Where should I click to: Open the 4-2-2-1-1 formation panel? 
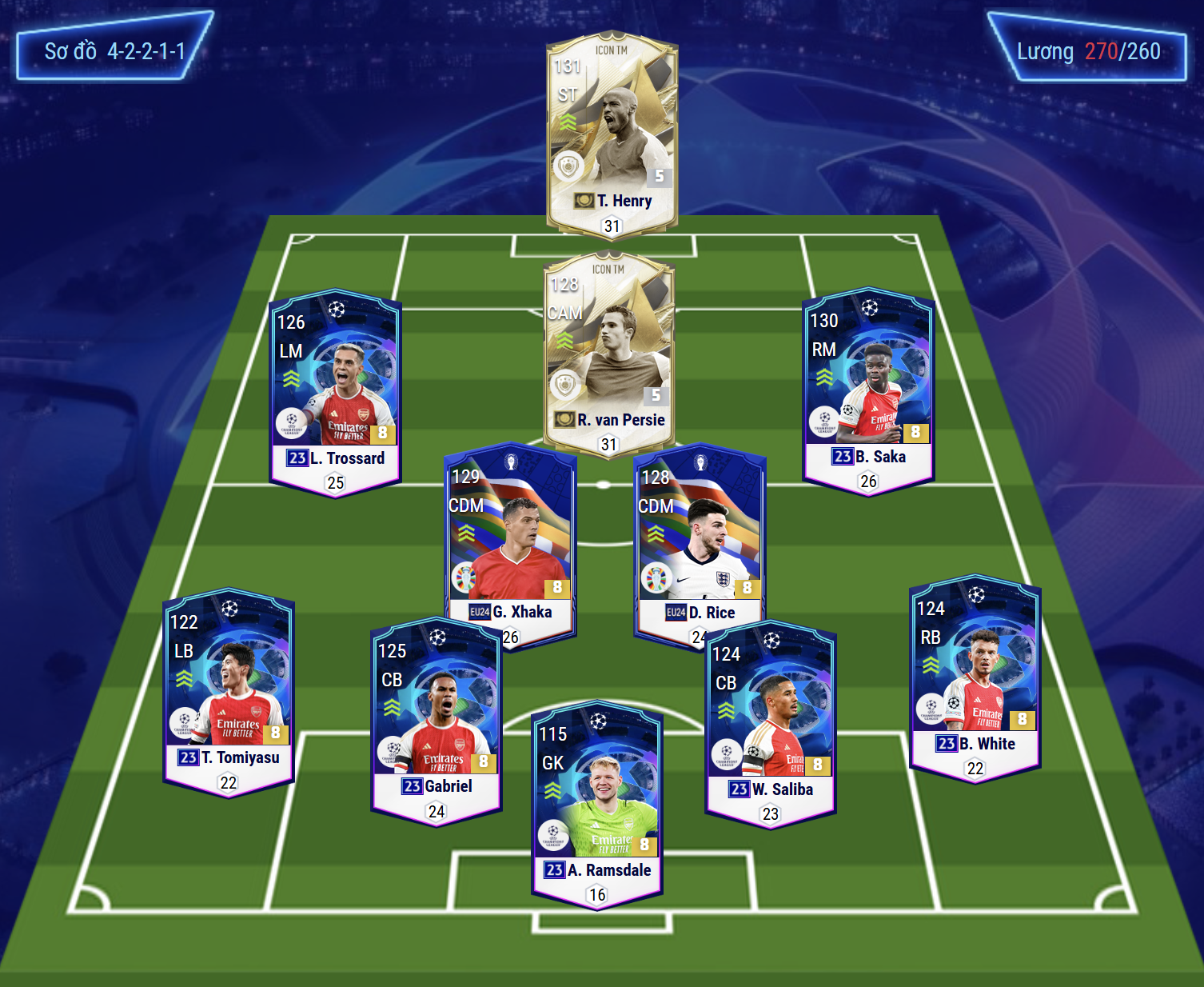click(114, 51)
